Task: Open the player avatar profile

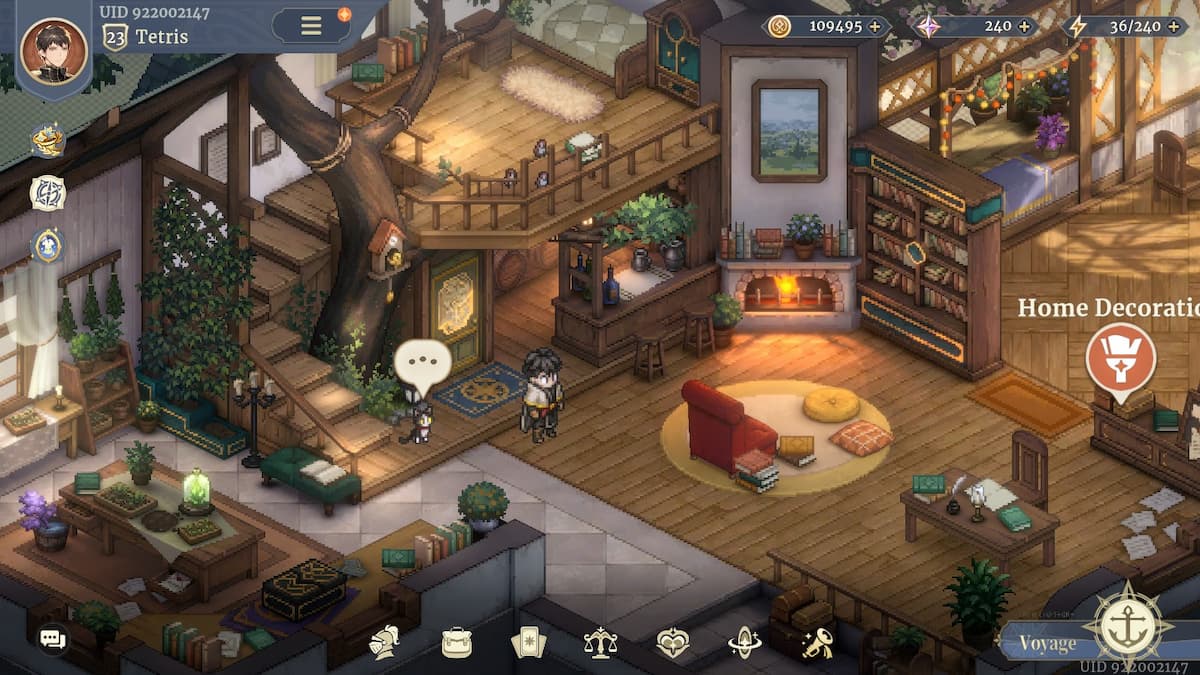Action: (x=54, y=50)
